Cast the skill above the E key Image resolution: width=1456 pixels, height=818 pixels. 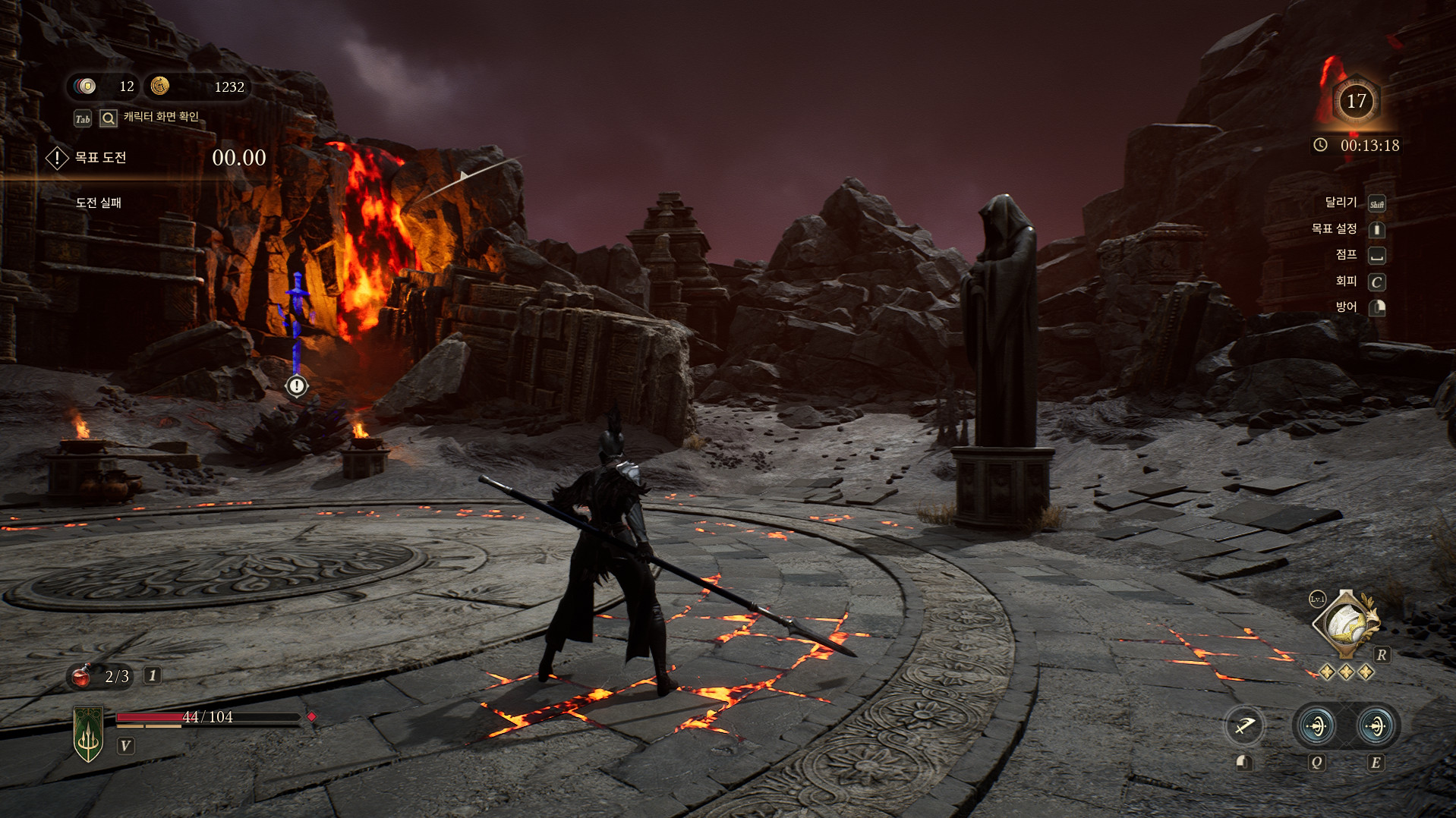click(1375, 726)
